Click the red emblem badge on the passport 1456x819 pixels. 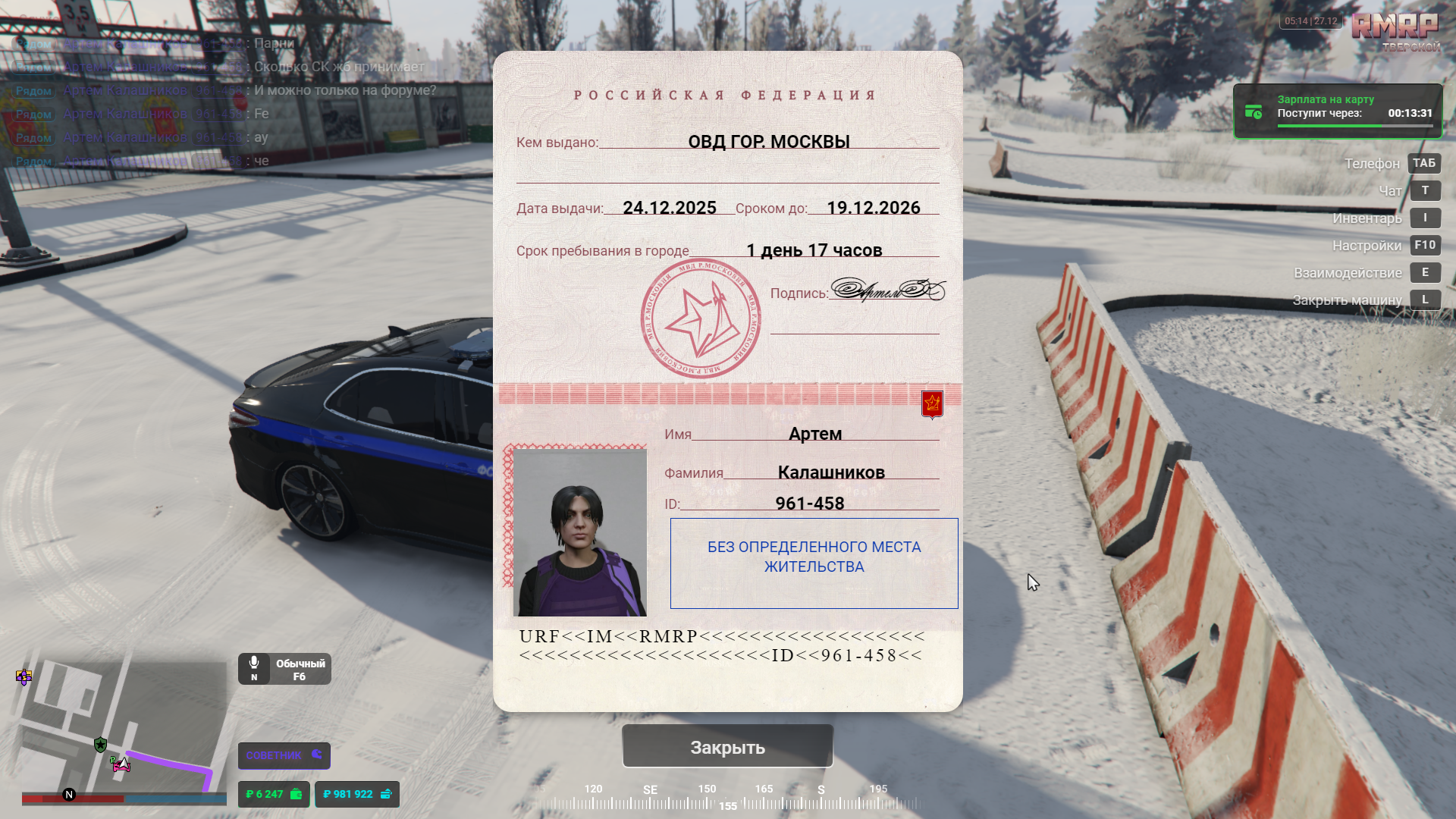coord(932,403)
